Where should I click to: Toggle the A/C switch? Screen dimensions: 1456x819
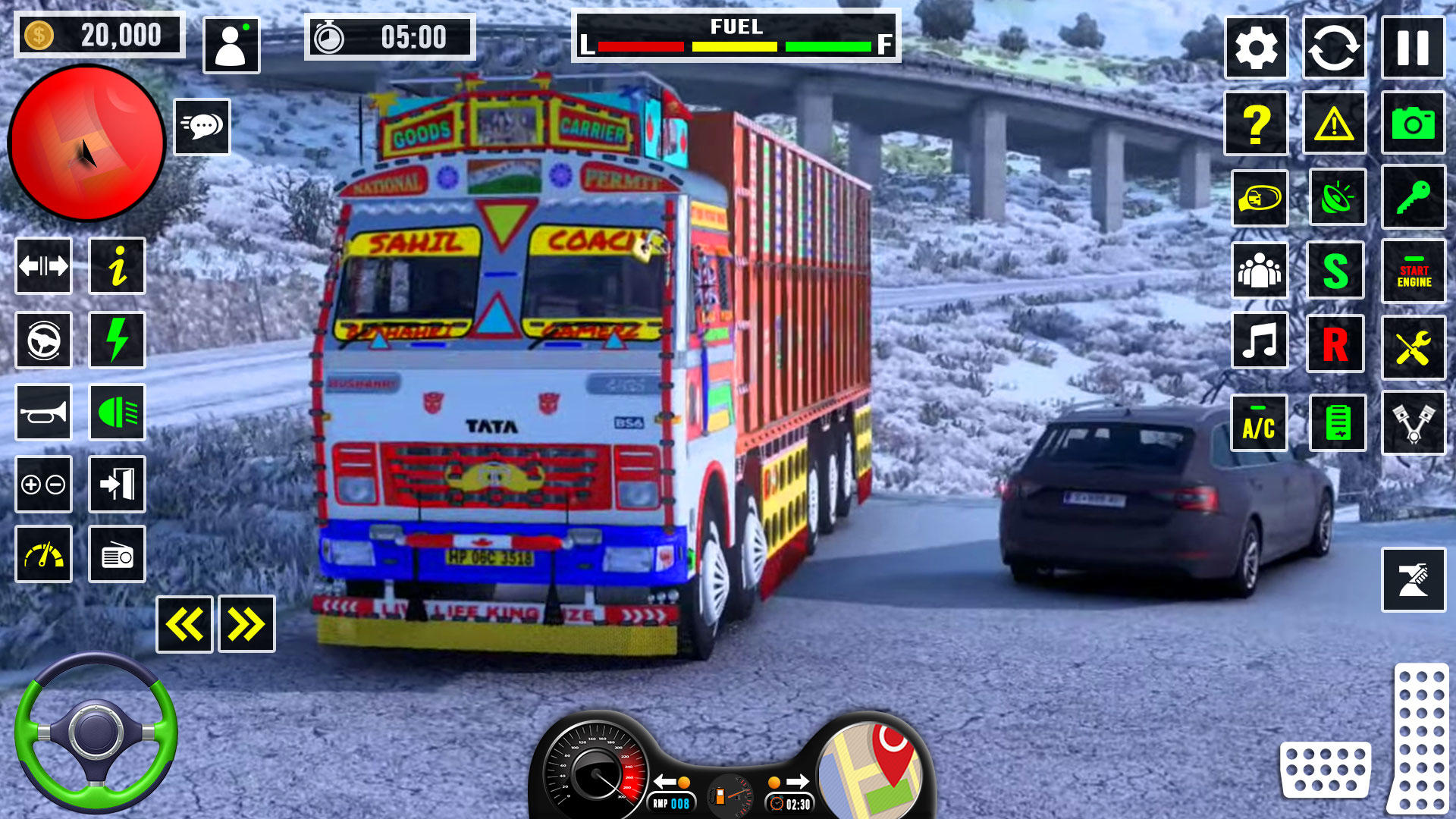point(1259,422)
